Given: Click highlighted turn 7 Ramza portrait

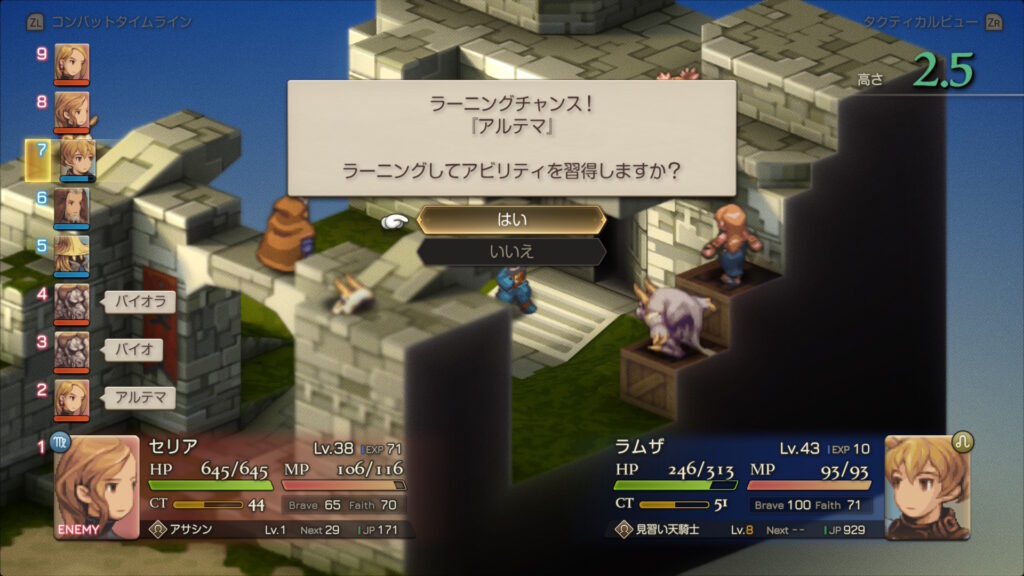Looking at the screenshot, I should (74, 158).
